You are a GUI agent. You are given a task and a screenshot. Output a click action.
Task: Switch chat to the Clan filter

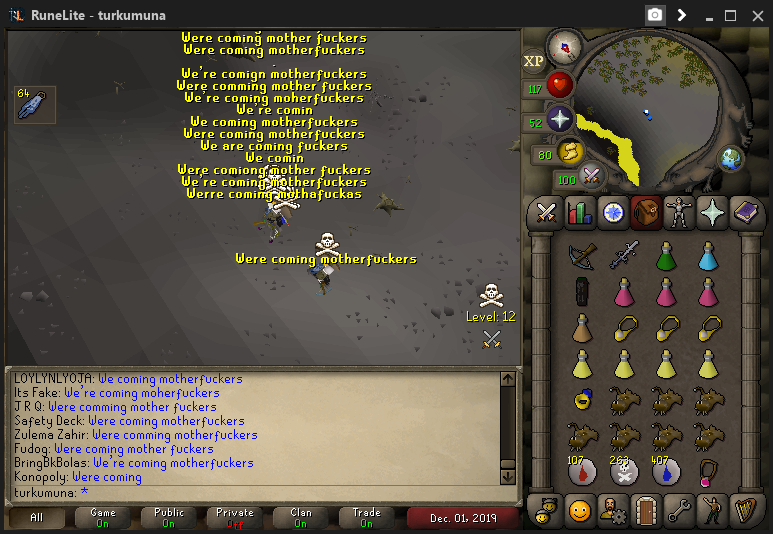301,517
